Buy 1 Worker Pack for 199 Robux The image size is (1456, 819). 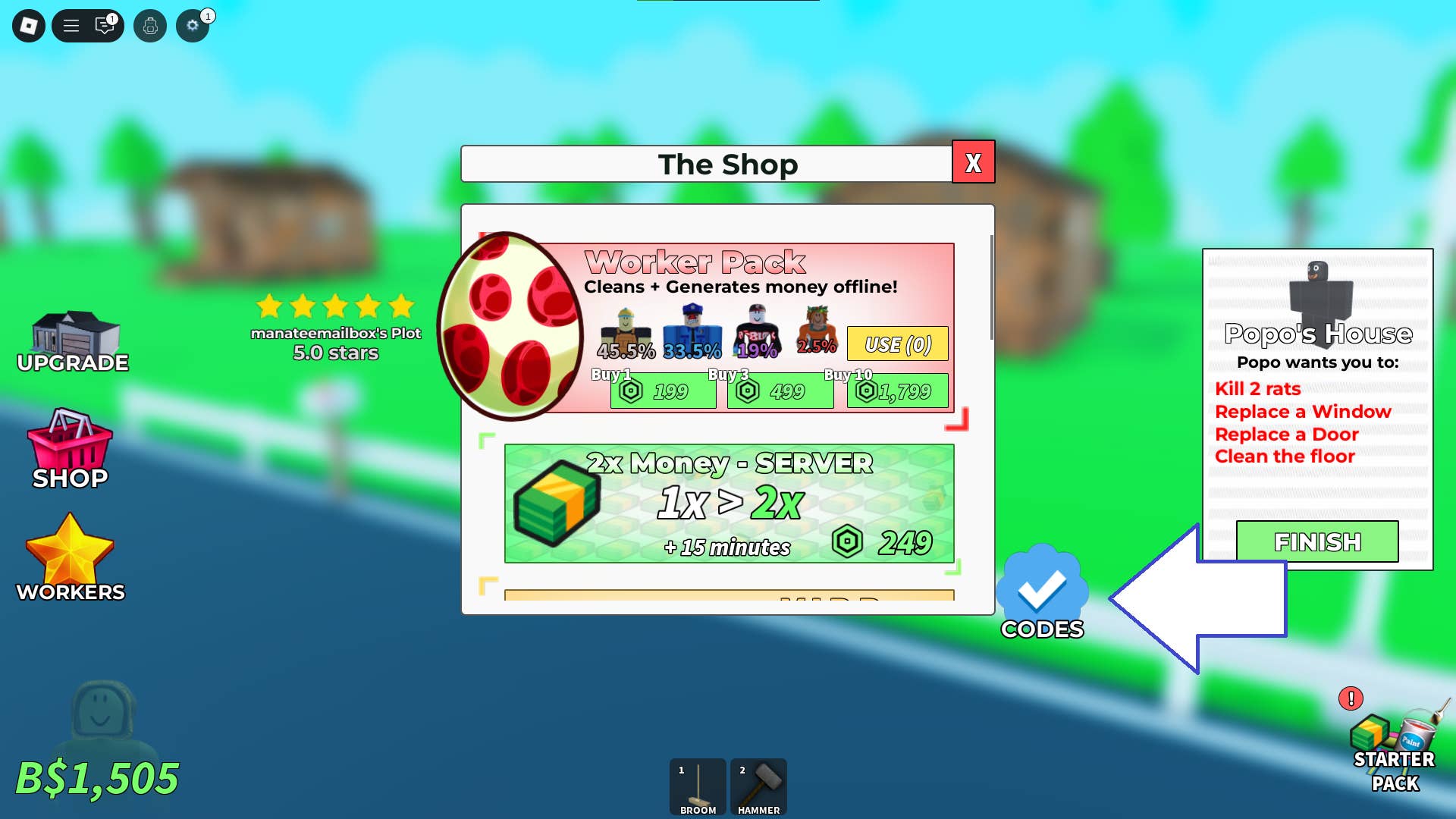(663, 391)
